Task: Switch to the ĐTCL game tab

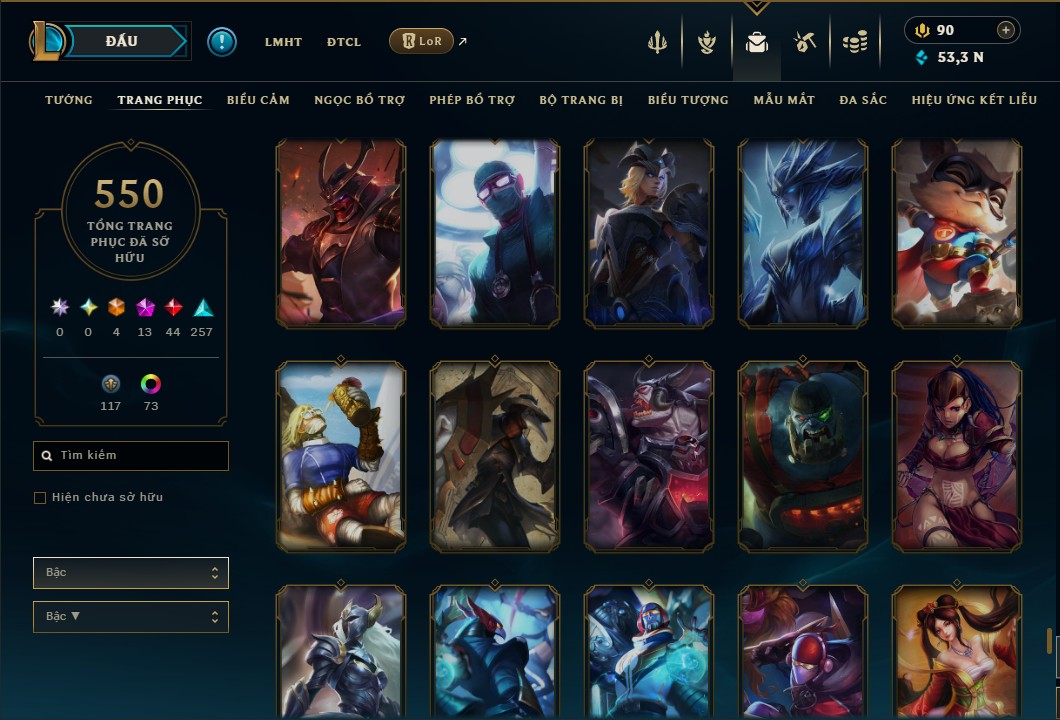Action: click(345, 42)
